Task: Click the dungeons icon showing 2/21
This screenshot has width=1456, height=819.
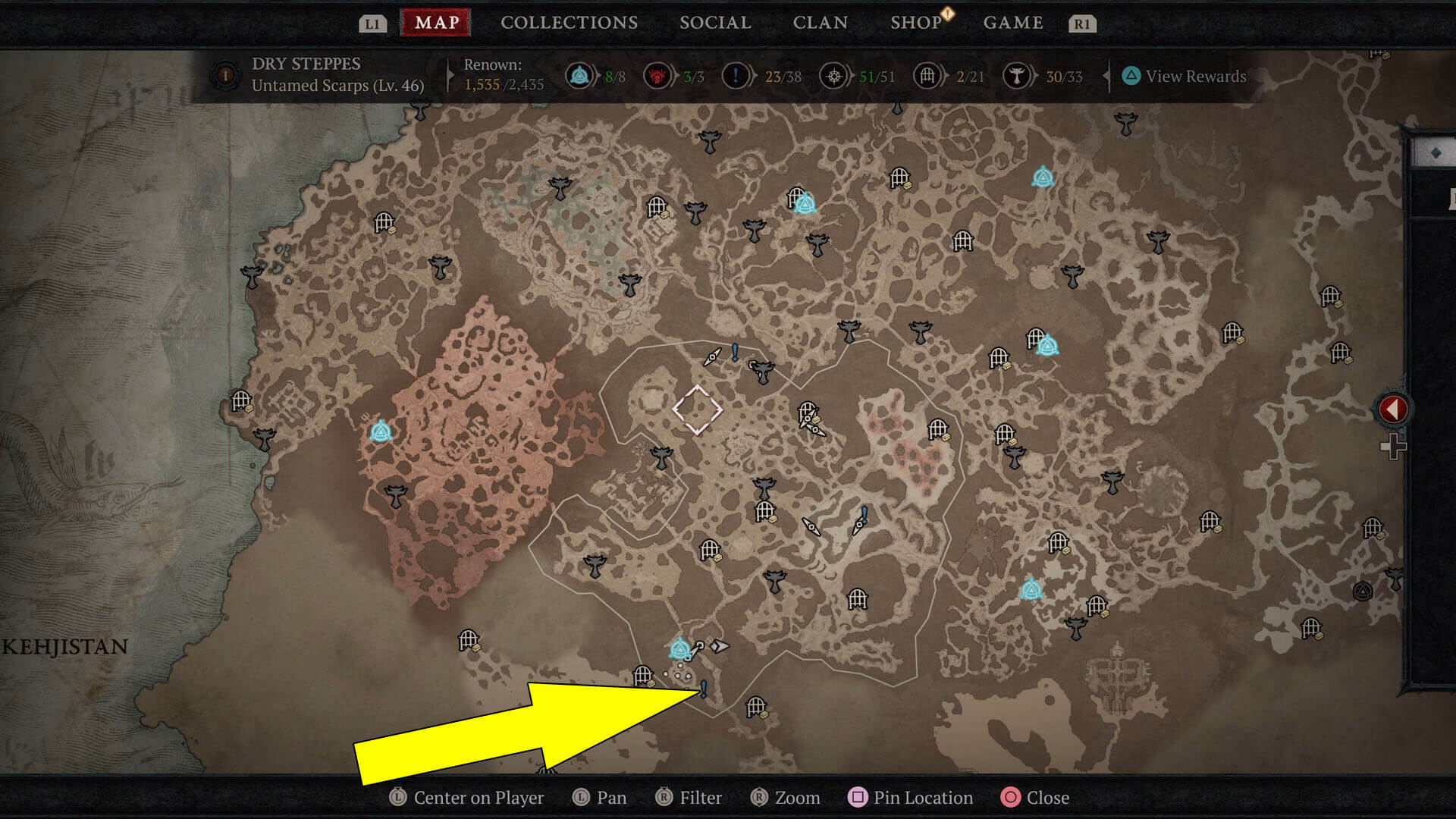Action: click(927, 76)
